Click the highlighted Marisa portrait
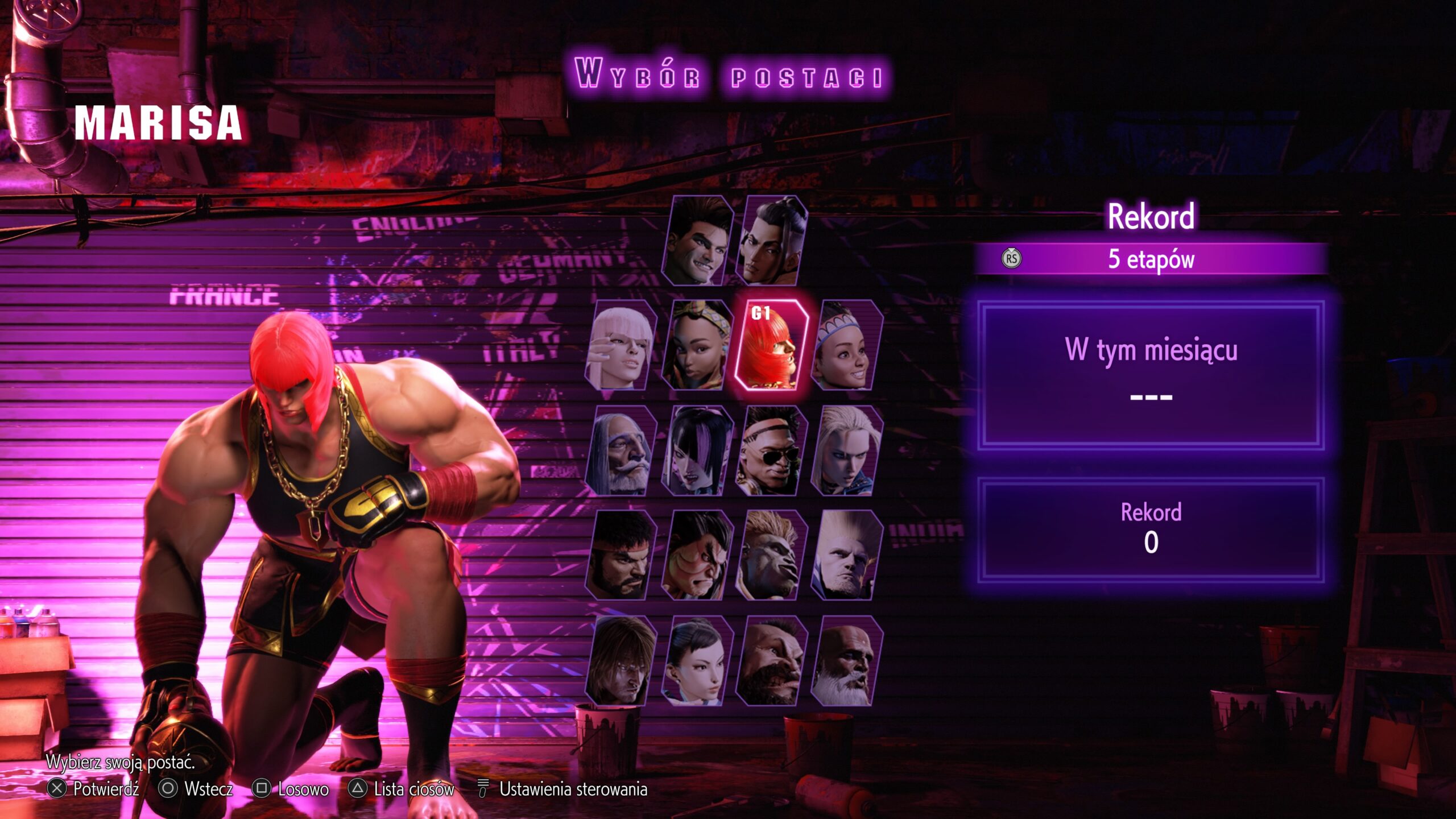Image resolution: width=1456 pixels, height=819 pixels. pyautogui.click(x=771, y=346)
